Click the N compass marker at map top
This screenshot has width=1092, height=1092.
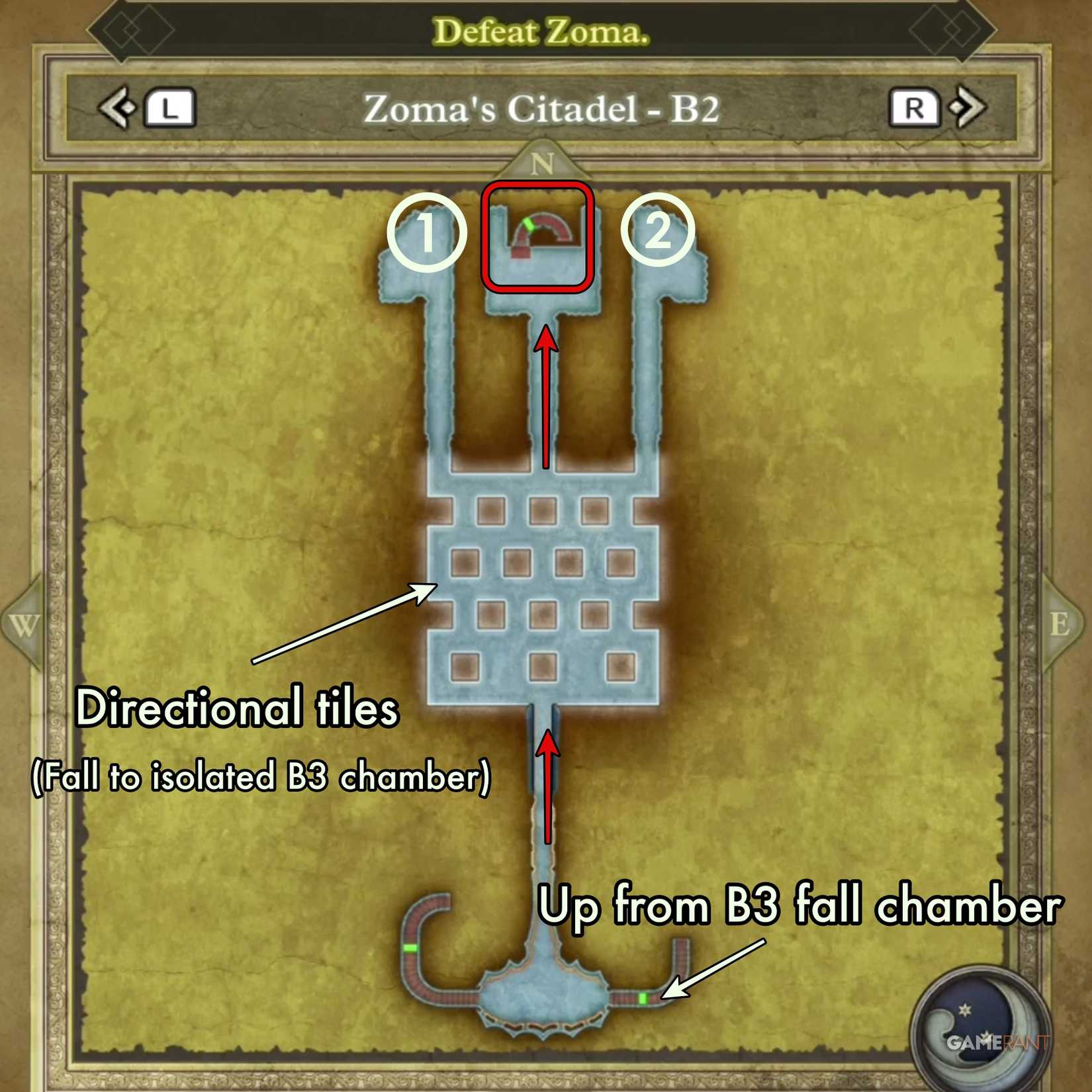tap(543, 162)
